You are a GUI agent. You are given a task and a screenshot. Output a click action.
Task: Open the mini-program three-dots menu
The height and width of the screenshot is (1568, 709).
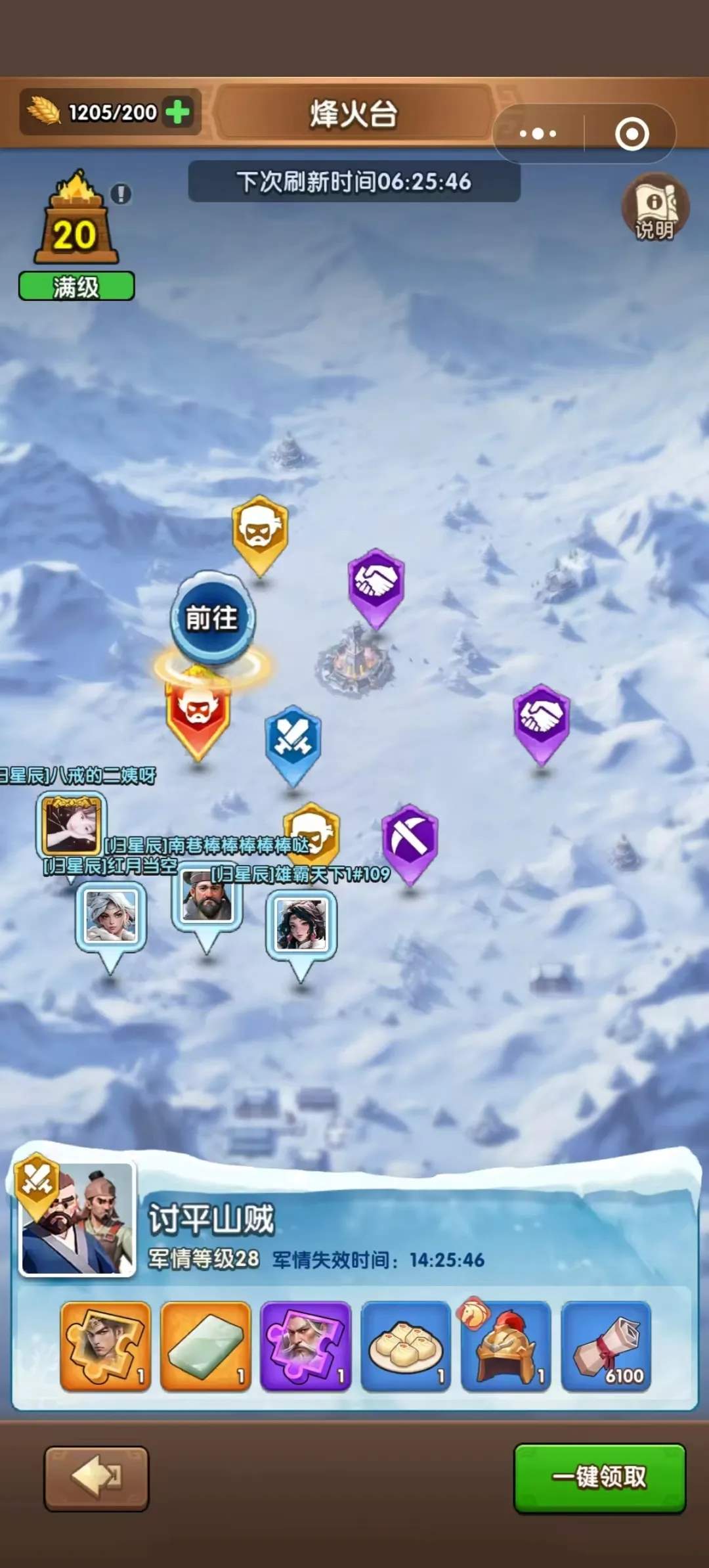[538, 134]
